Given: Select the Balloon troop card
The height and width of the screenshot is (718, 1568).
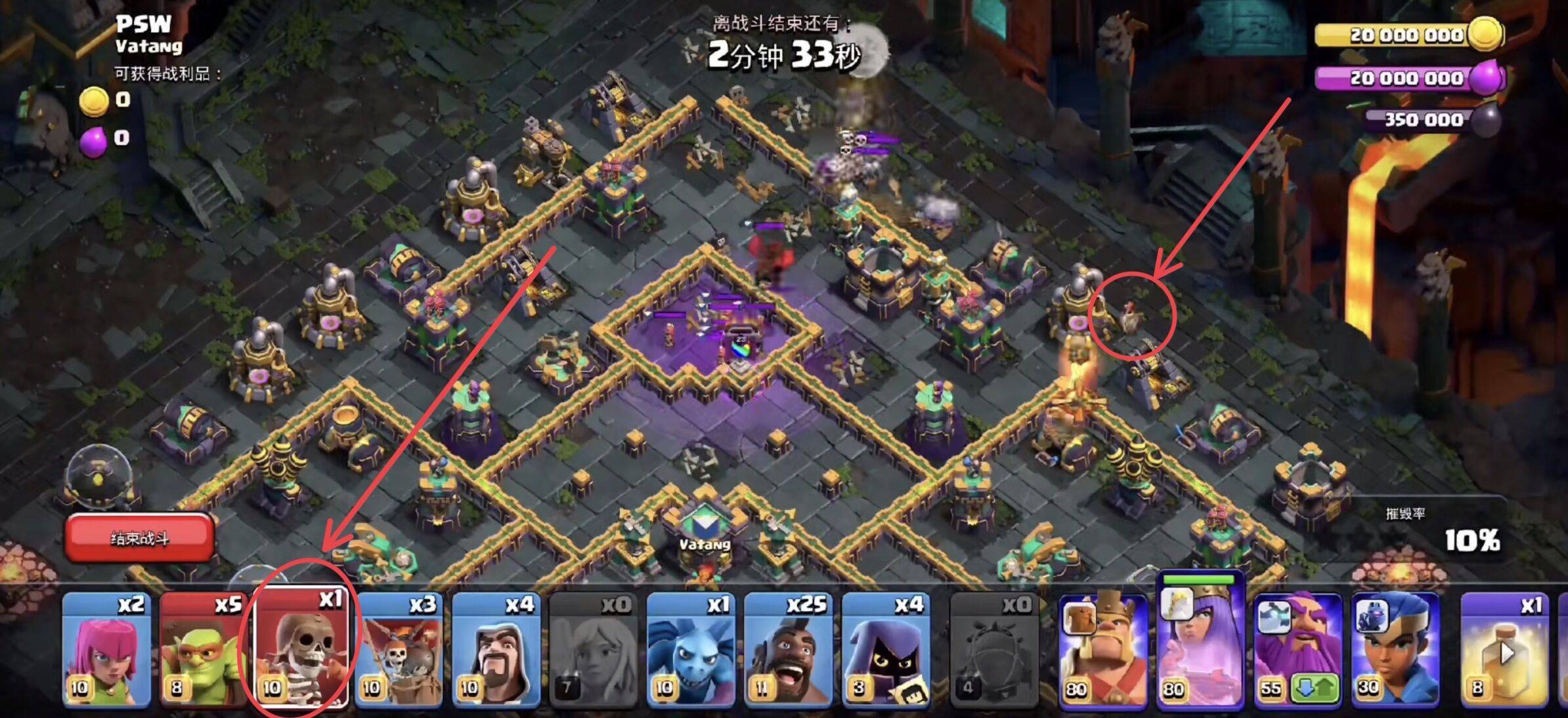Looking at the screenshot, I should 399,650.
